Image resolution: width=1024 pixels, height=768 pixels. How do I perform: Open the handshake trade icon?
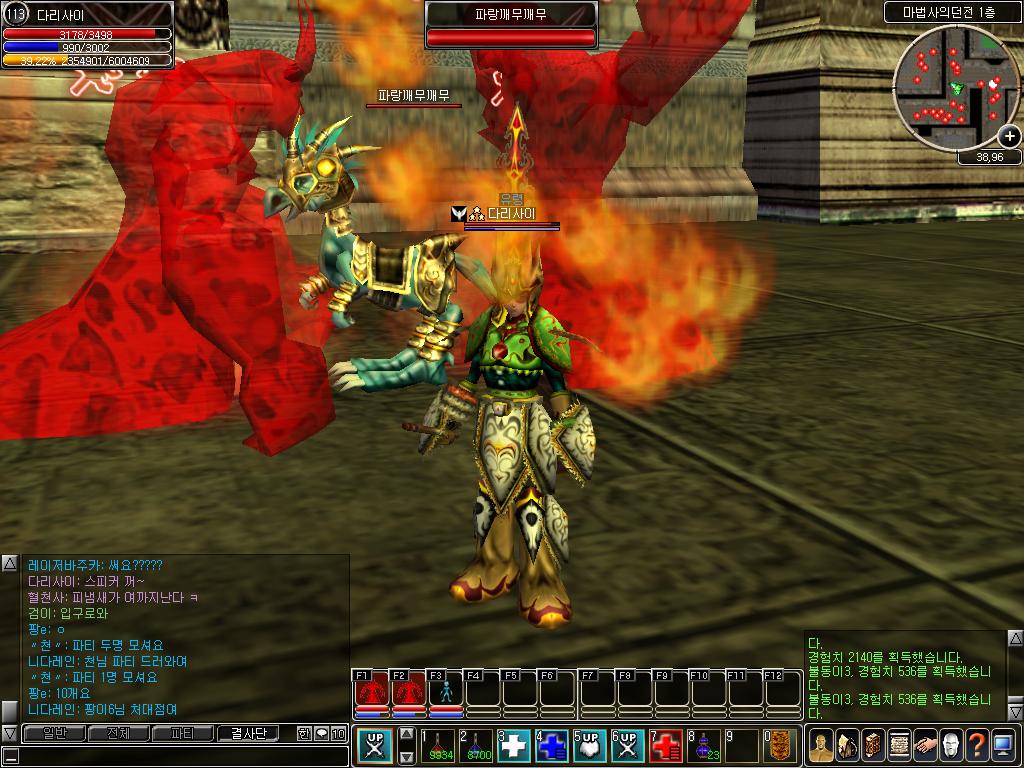pyautogui.click(x=925, y=746)
